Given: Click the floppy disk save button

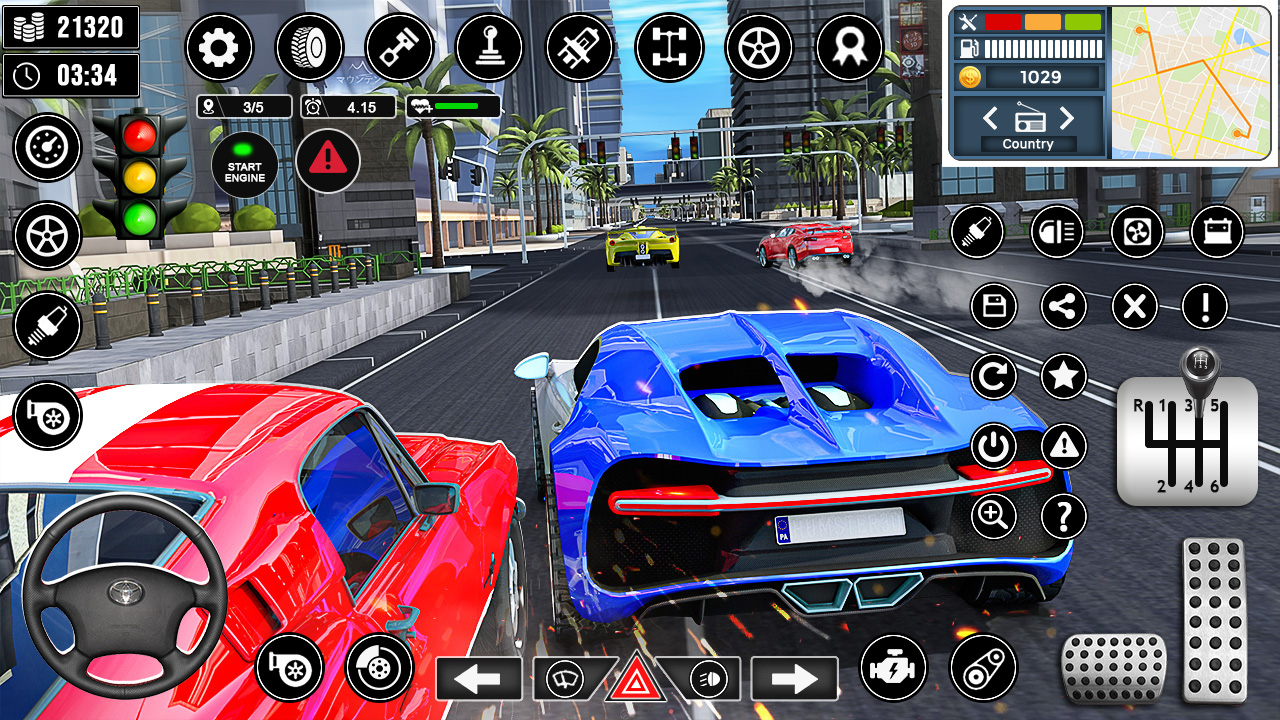Looking at the screenshot, I should [994, 306].
